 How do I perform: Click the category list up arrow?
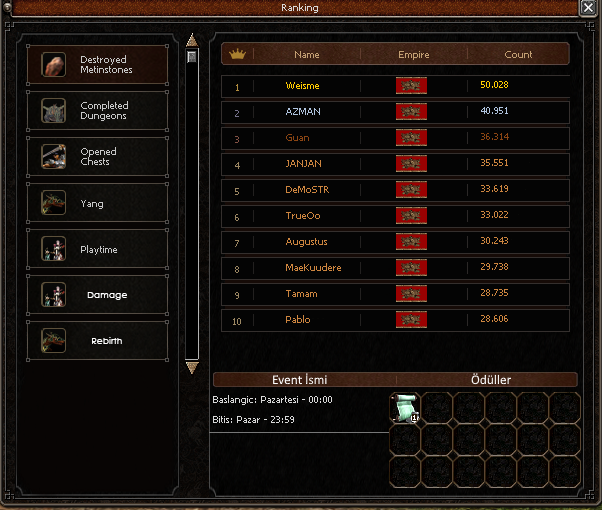coord(192,41)
